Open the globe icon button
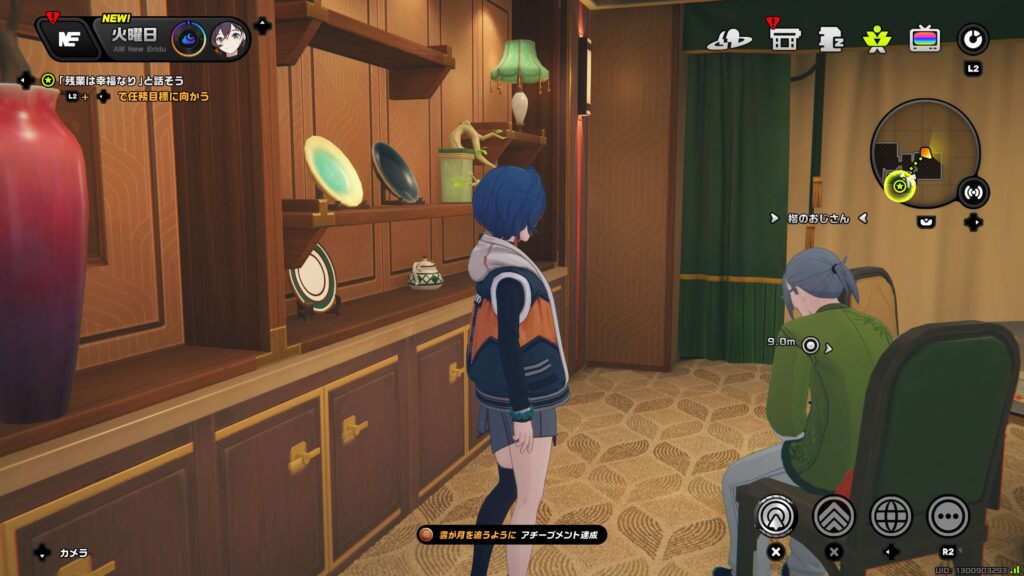The width and height of the screenshot is (1024, 576). [x=891, y=516]
